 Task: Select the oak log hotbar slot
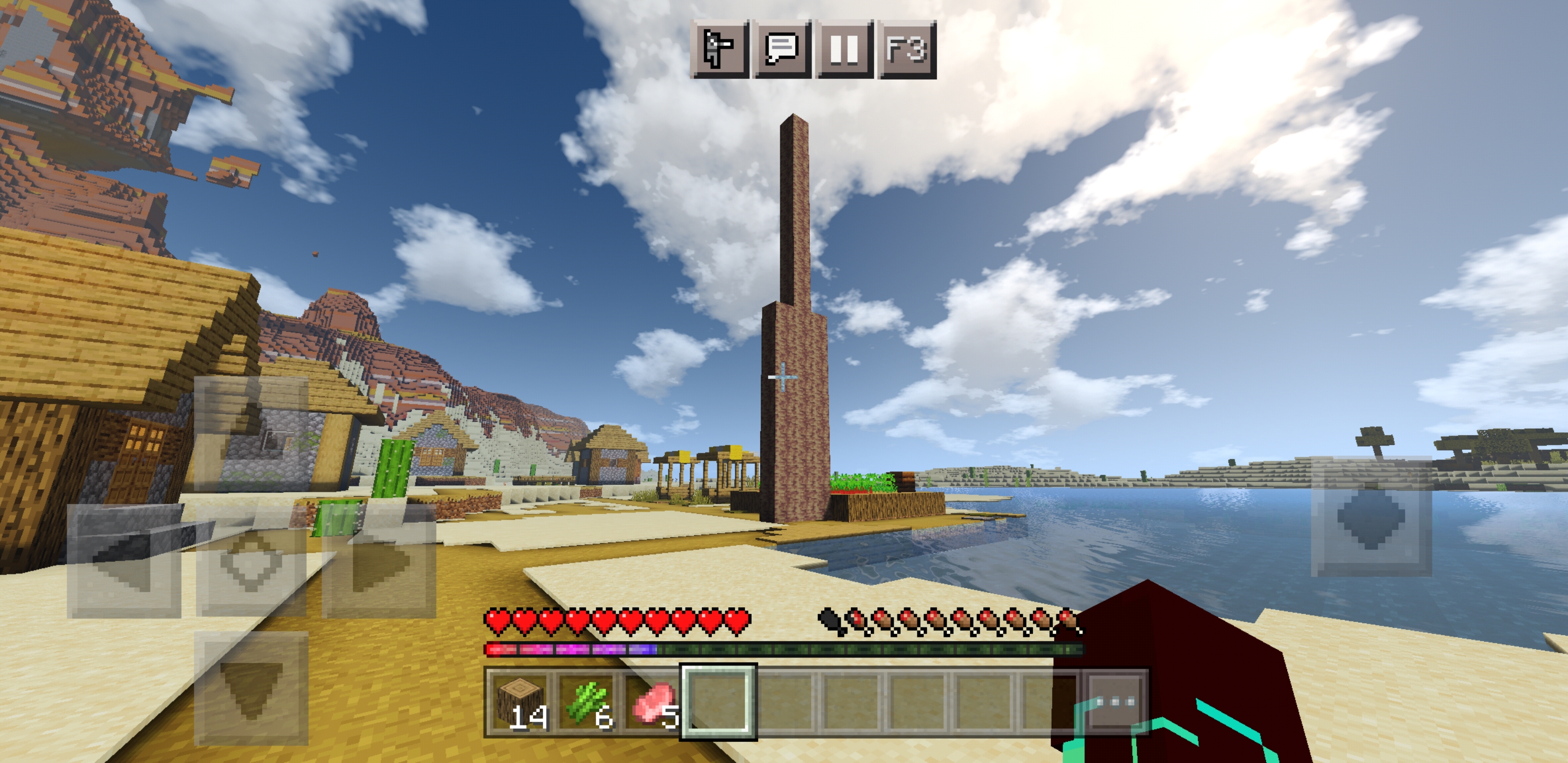520,702
